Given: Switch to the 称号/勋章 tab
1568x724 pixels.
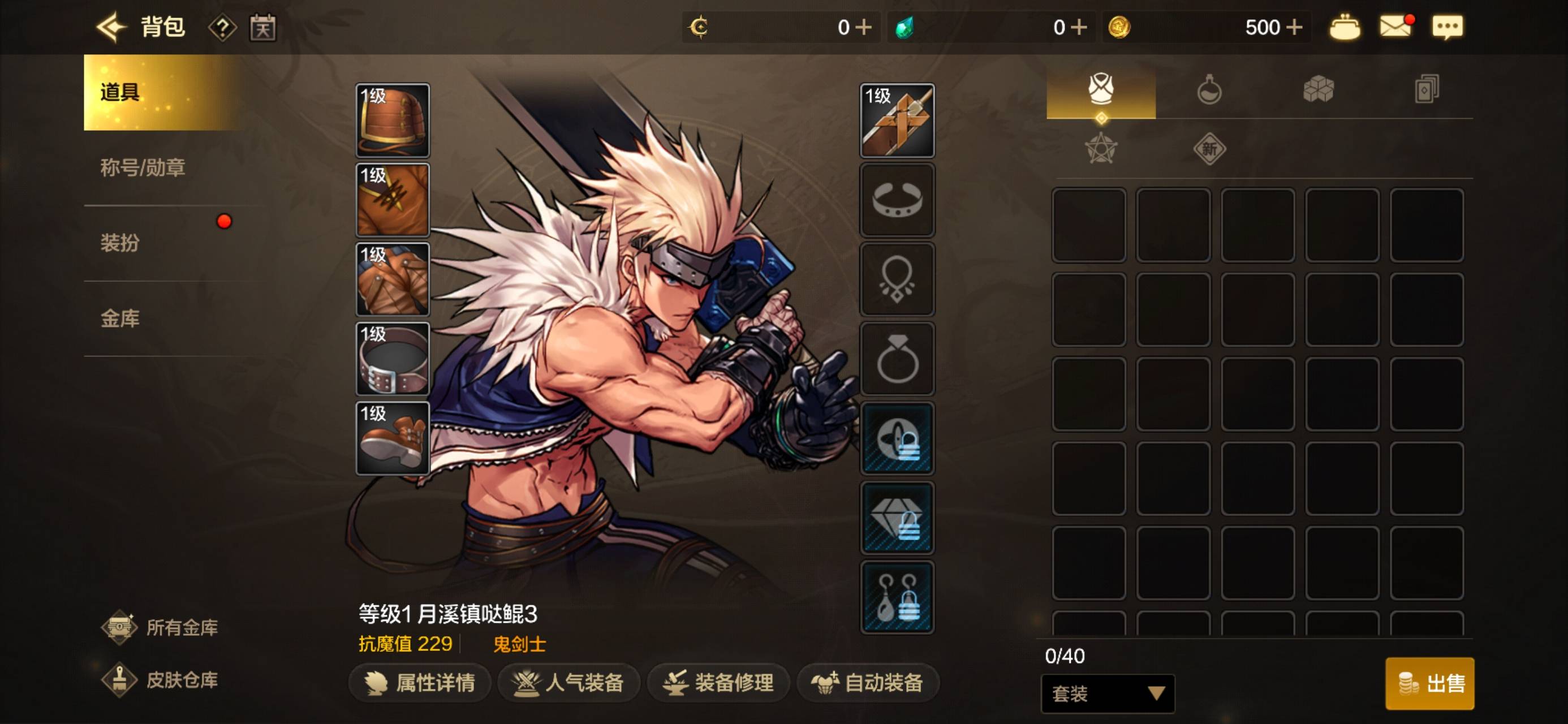Looking at the screenshot, I should 144,167.
